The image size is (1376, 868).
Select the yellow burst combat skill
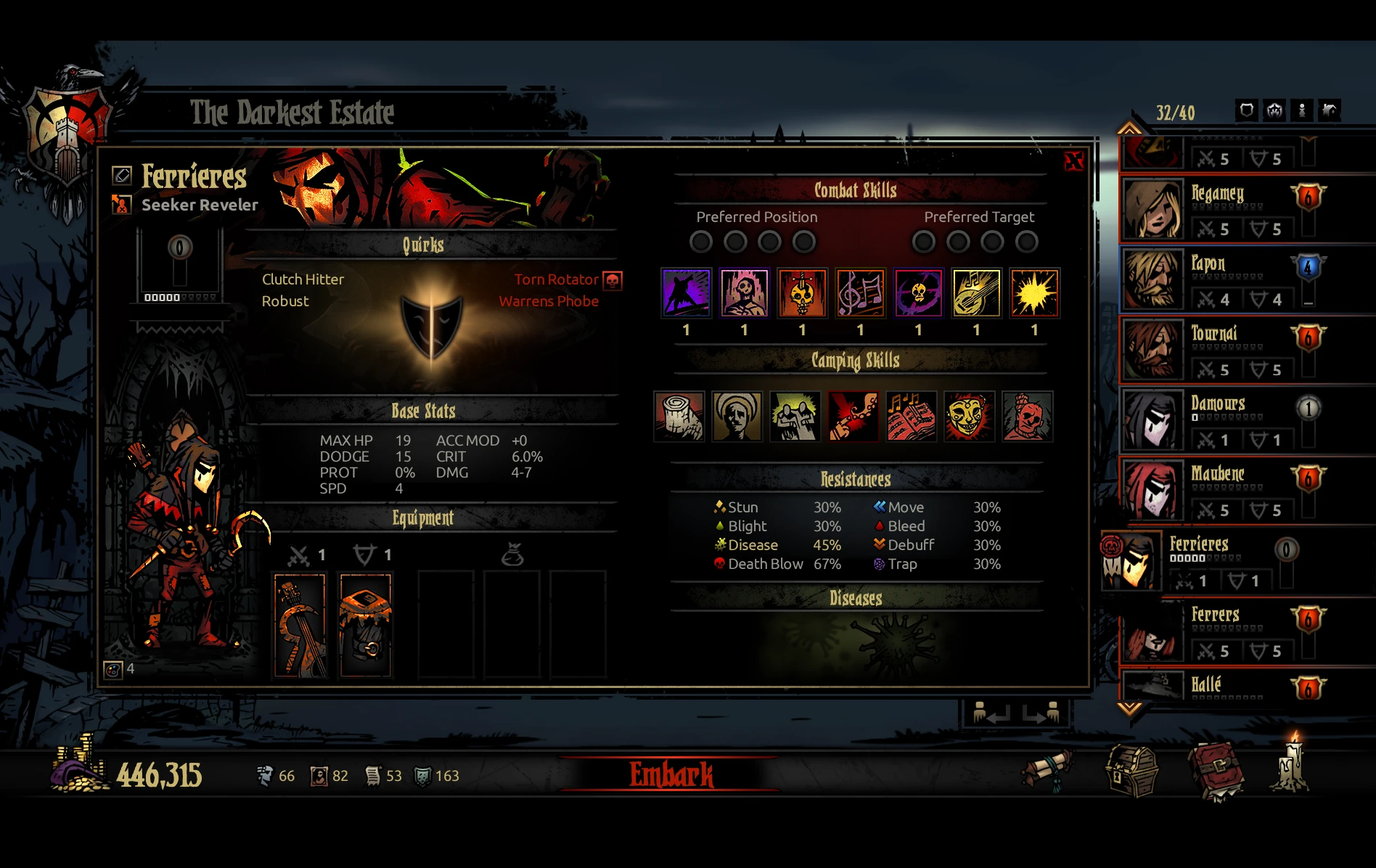[1034, 293]
